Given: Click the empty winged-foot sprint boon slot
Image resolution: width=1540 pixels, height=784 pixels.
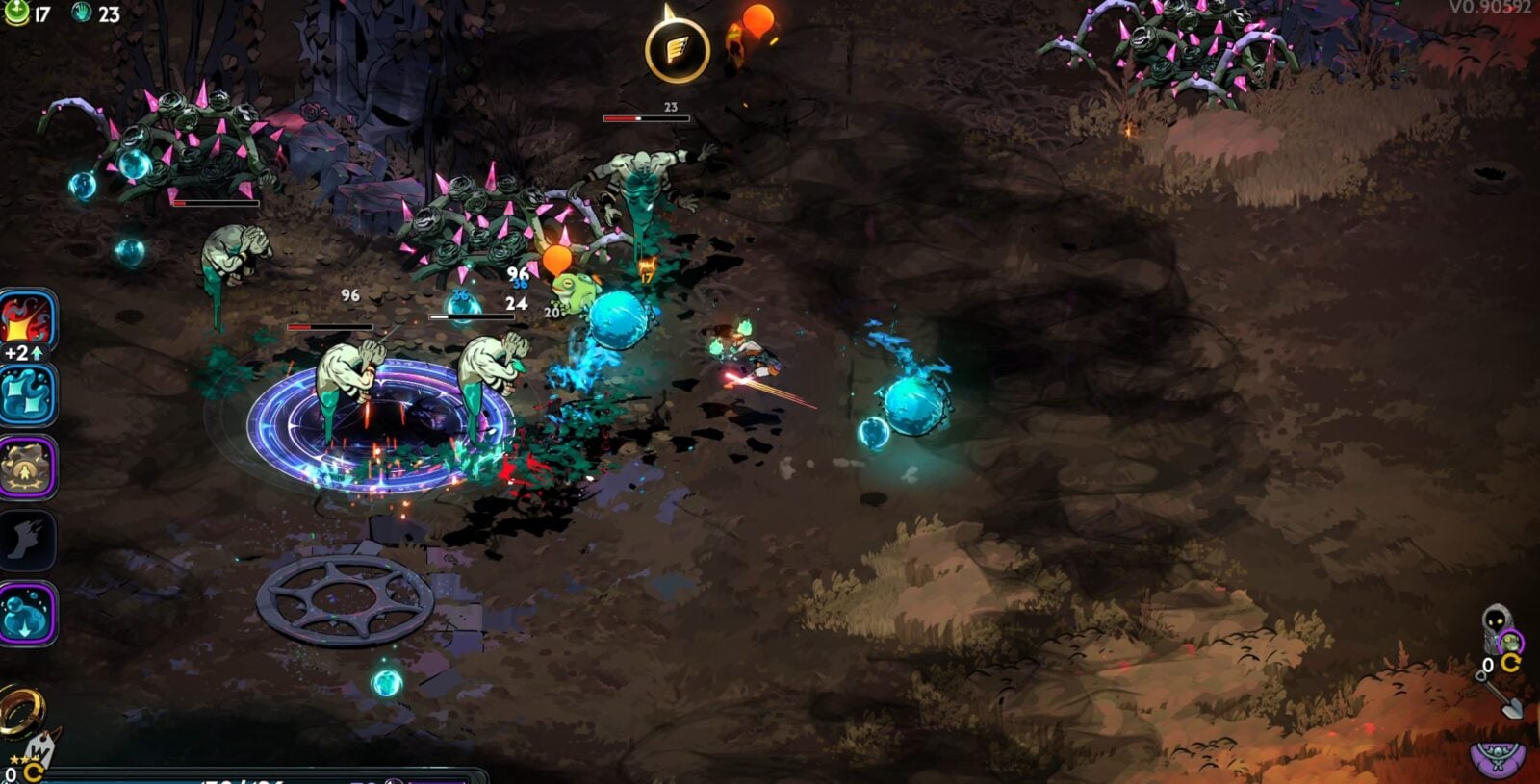Looking at the screenshot, I should pos(27,540).
